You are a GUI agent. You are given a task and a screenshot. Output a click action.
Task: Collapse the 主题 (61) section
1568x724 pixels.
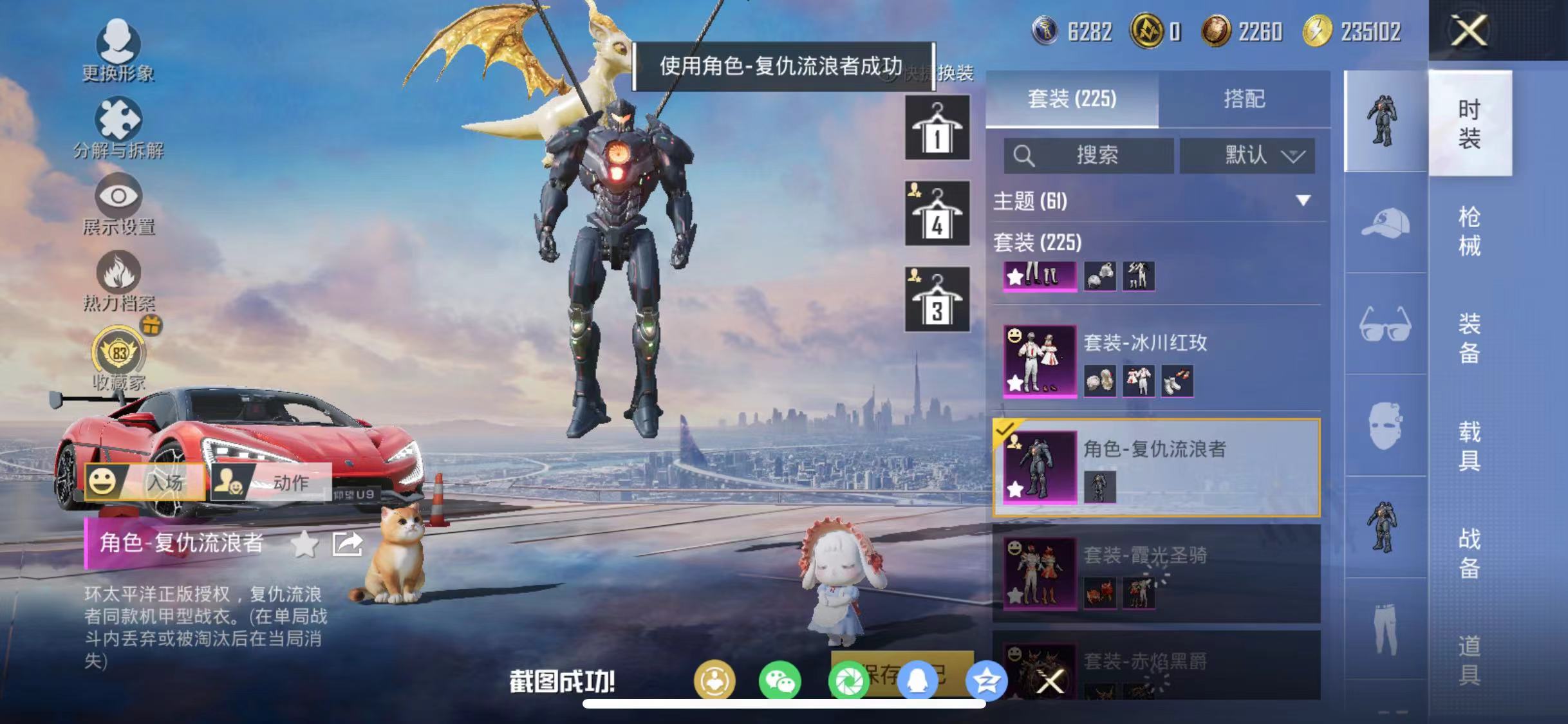(x=1301, y=201)
